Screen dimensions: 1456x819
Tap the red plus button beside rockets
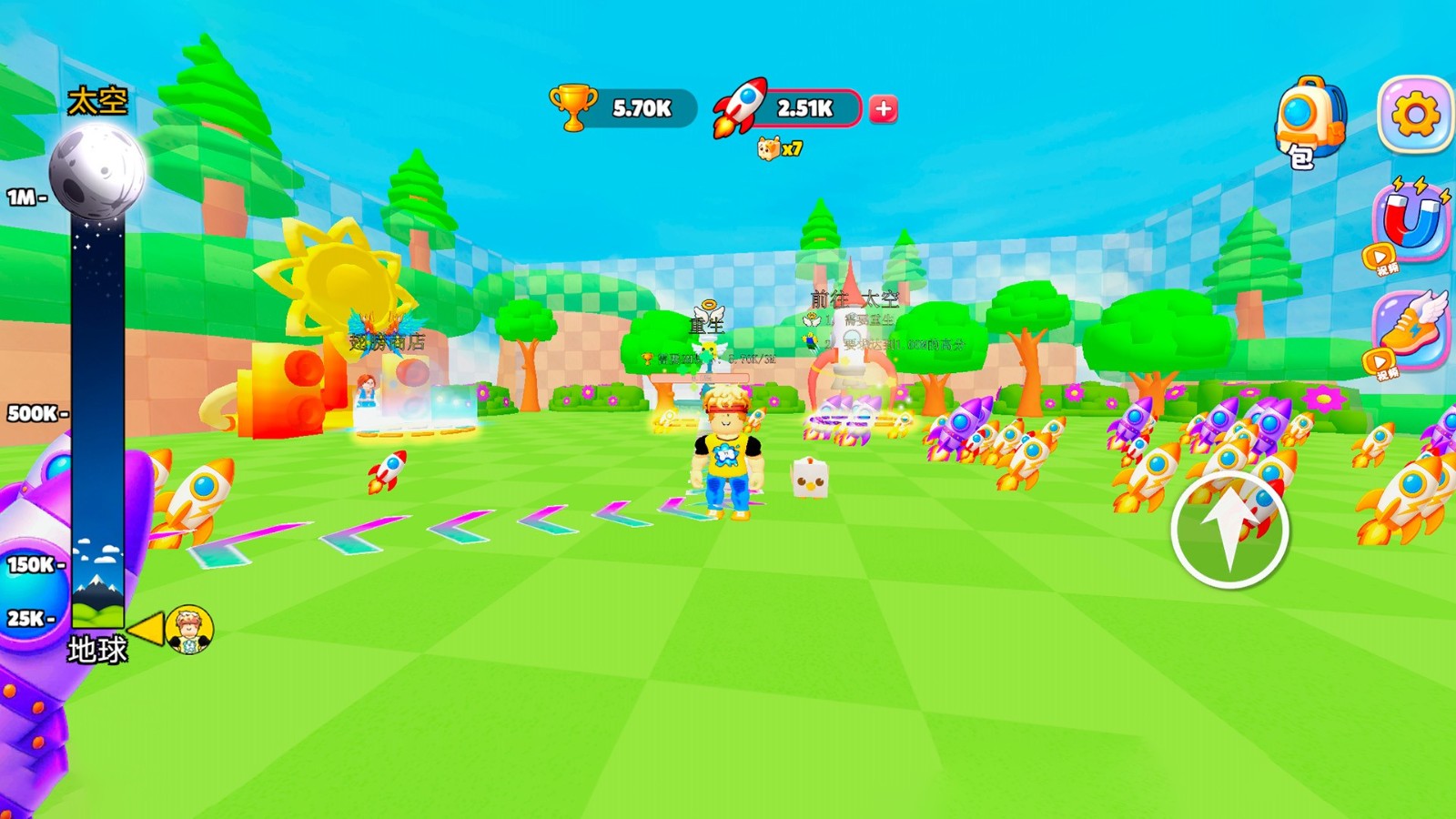pyautogui.click(x=883, y=109)
